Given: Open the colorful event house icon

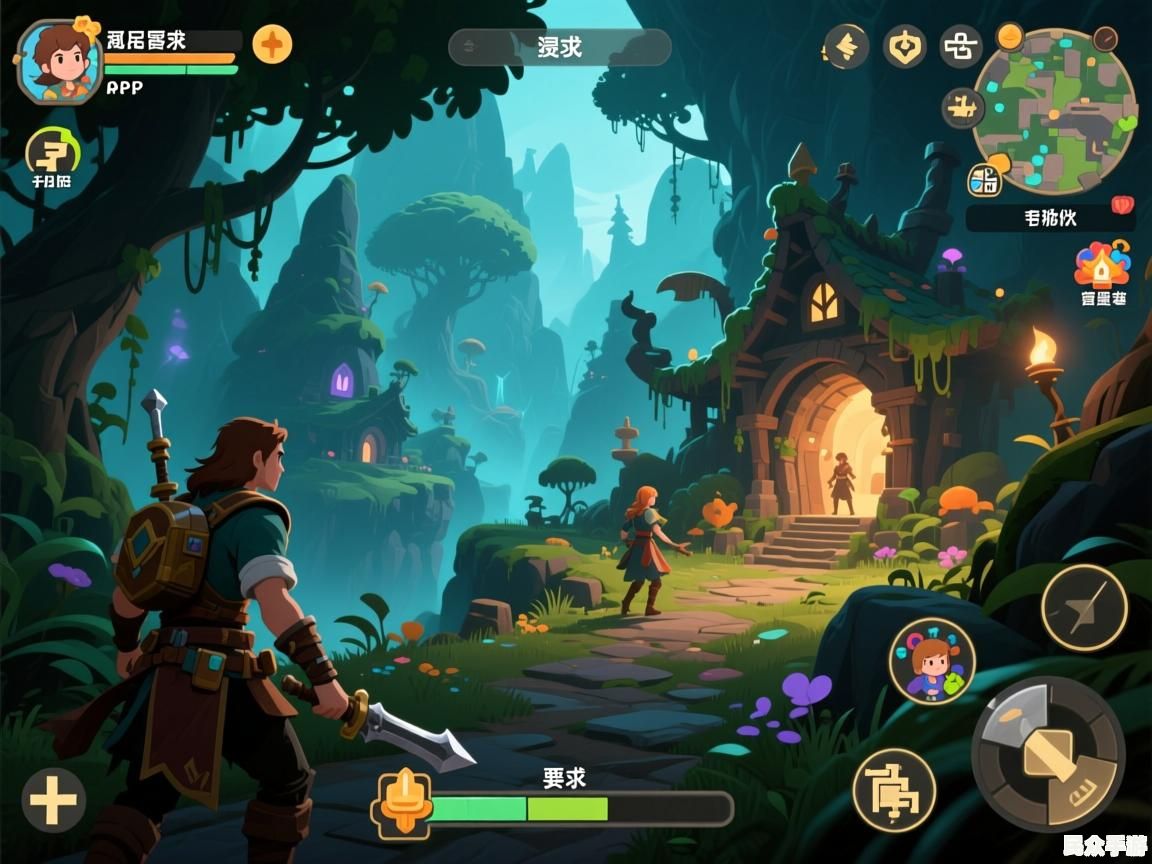Looking at the screenshot, I should 1101,266.
